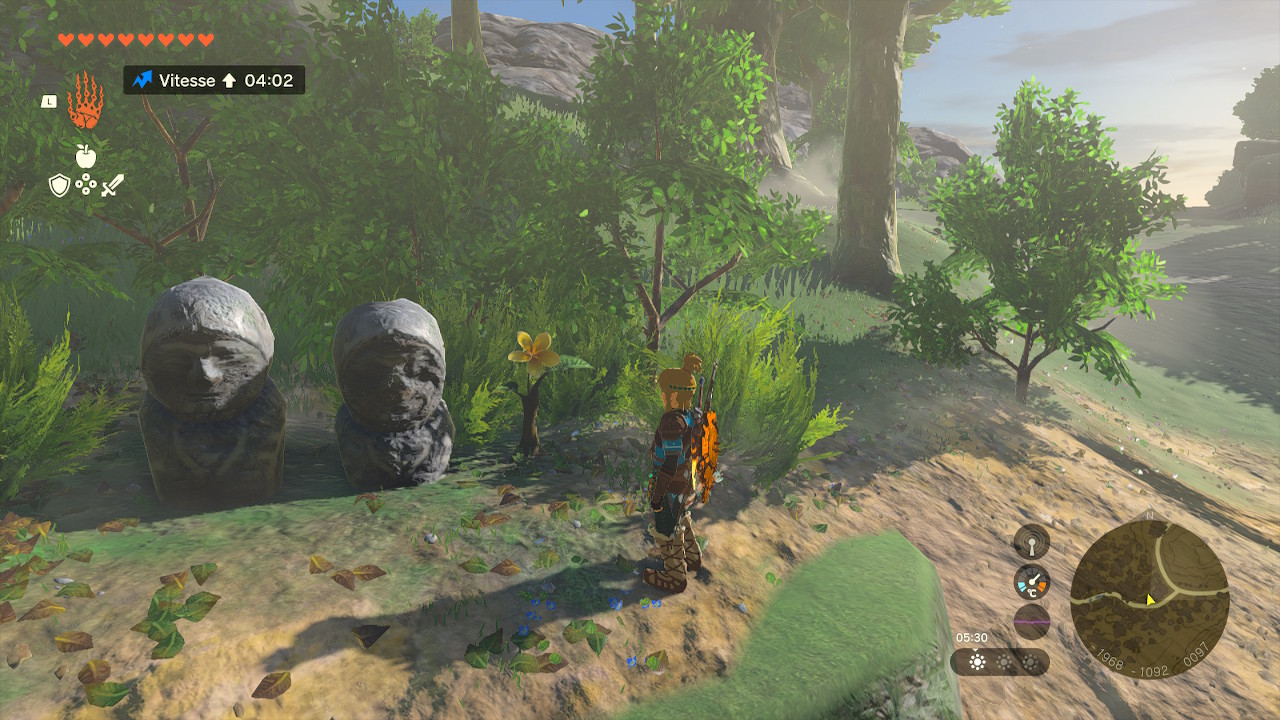Click the purple-line noise meter
The height and width of the screenshot is (720, 1280).
click(1031, 621)
